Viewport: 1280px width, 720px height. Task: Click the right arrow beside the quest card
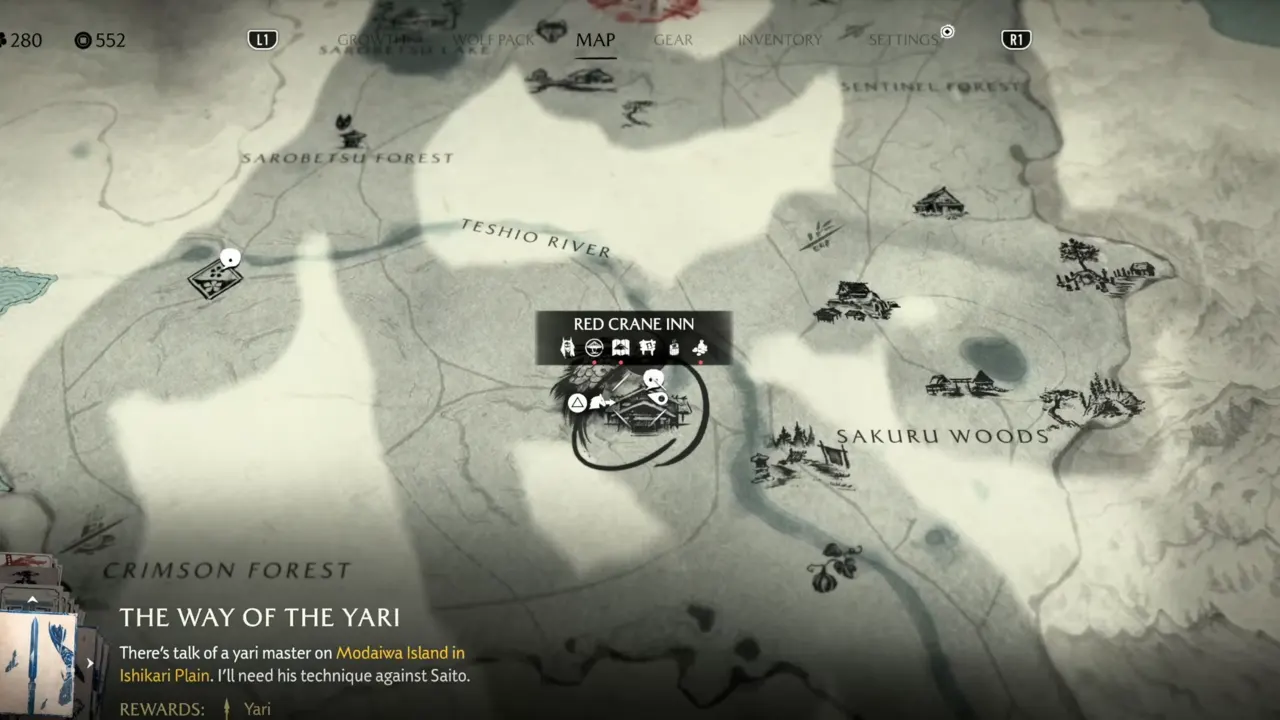point(90,662)
